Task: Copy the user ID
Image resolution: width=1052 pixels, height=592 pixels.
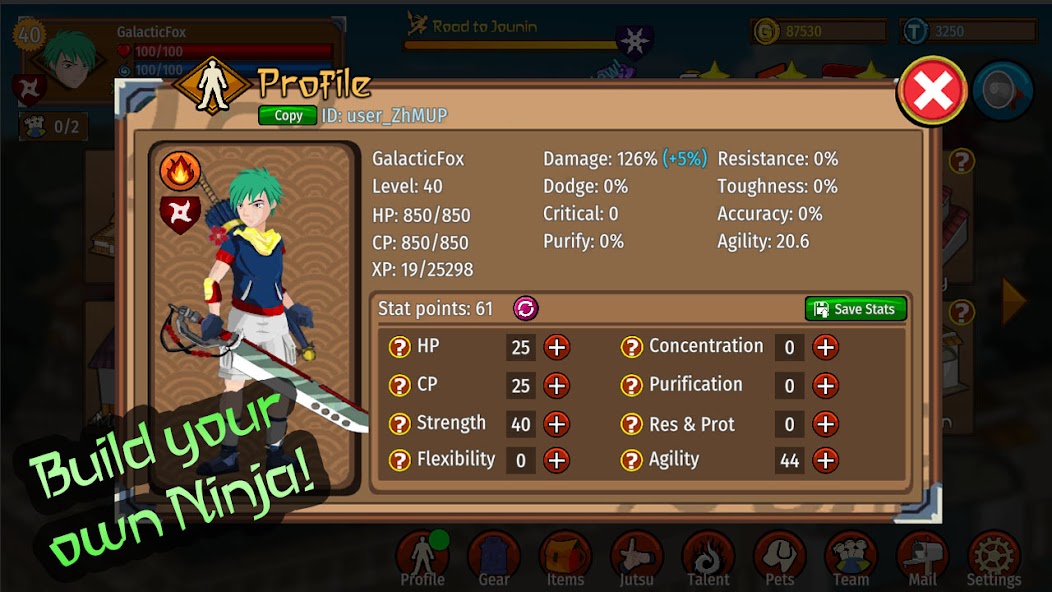Action: click(288, 116)
